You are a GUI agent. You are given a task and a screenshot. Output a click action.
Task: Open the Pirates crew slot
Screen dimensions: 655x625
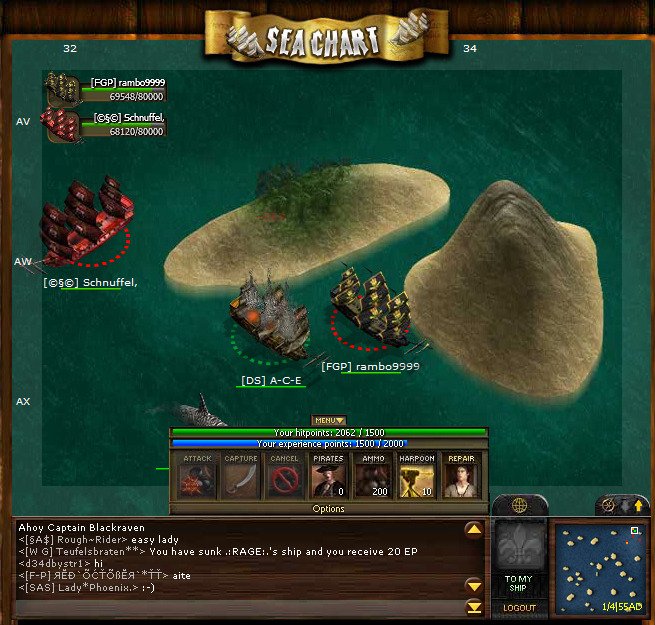329,475
